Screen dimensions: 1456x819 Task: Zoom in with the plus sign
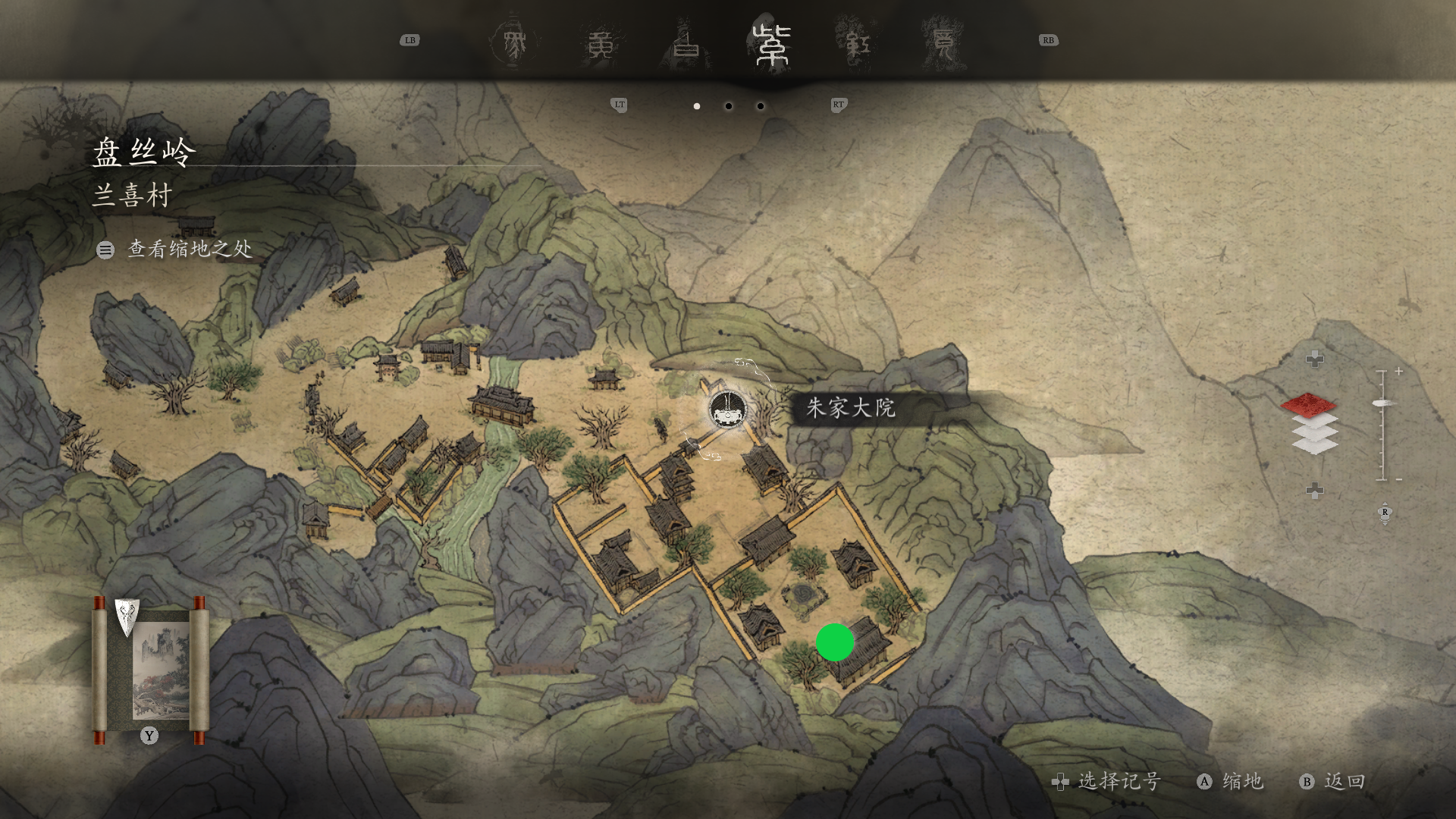tap(1398, 372)
